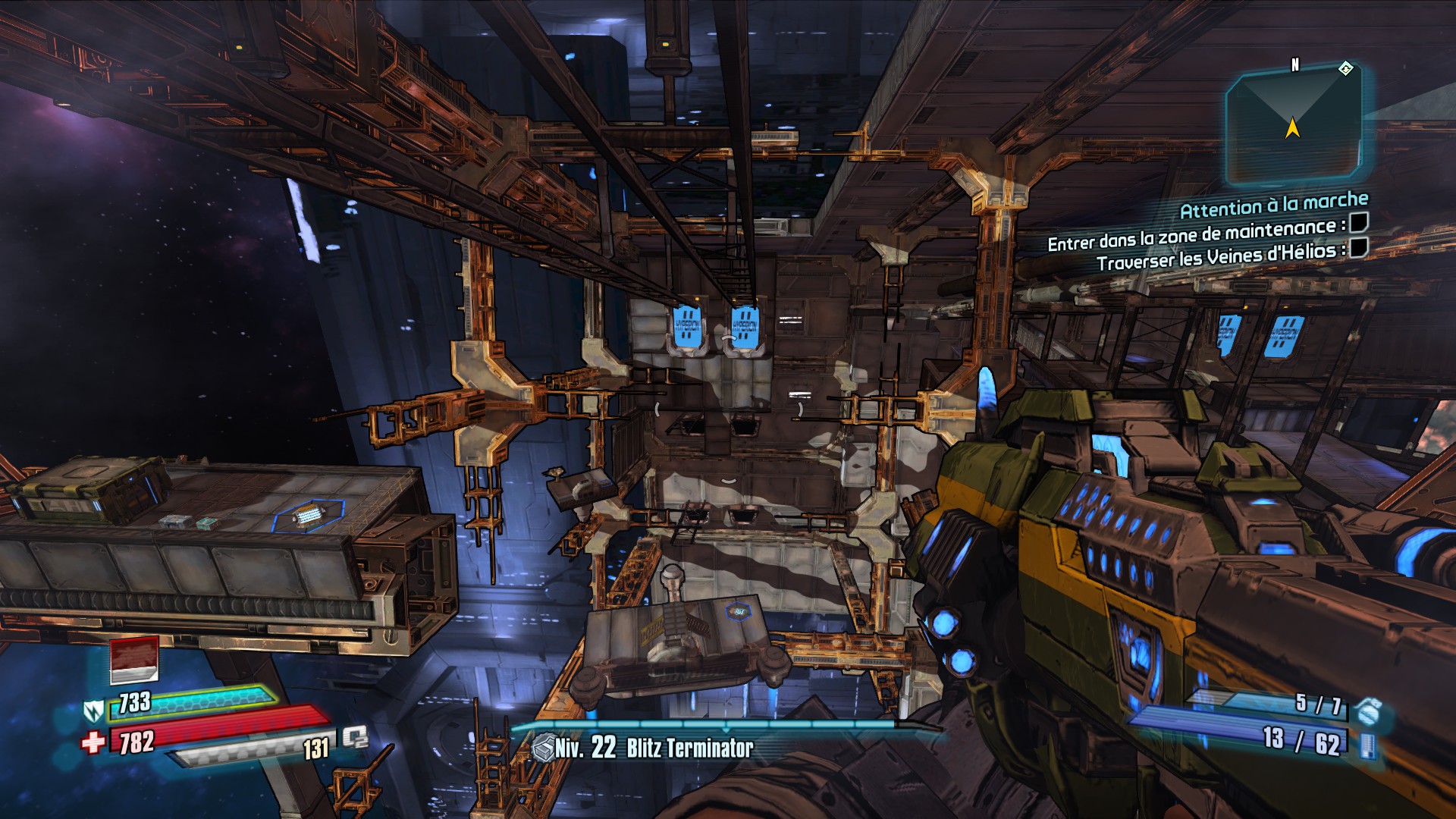The image size is (1456, 819).
Task: Click the ammo magazine icon
Action: (1368, 745)
